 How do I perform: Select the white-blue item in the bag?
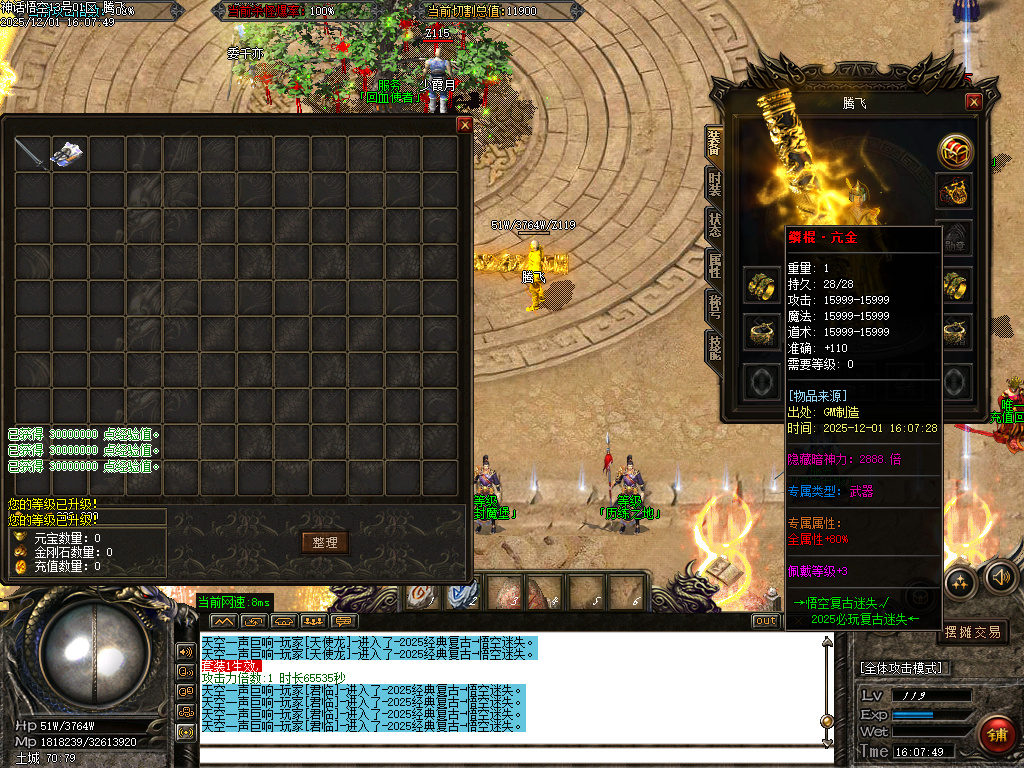(68, 154)
